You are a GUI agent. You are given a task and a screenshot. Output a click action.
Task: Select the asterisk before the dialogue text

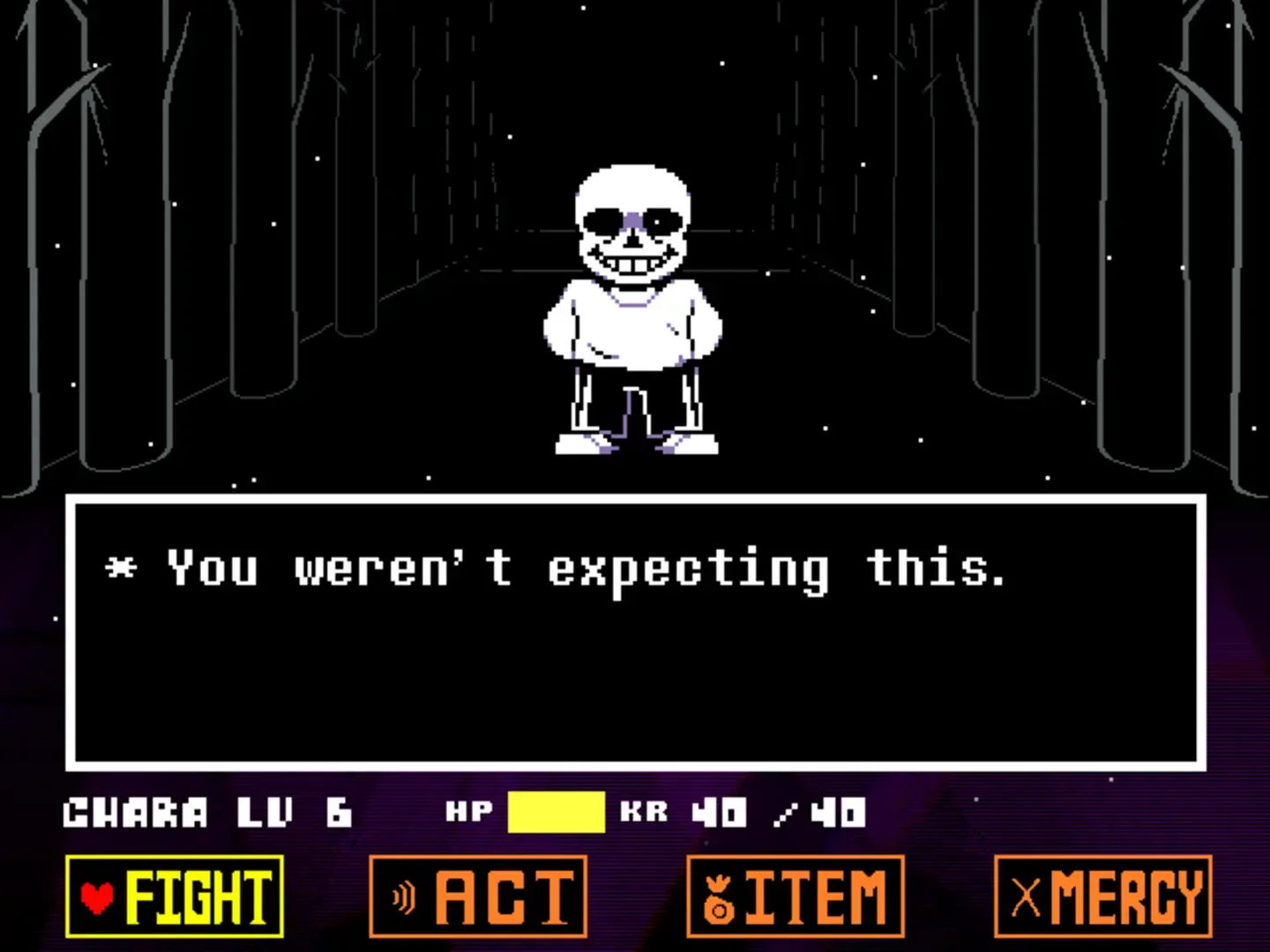coord(122,569)
